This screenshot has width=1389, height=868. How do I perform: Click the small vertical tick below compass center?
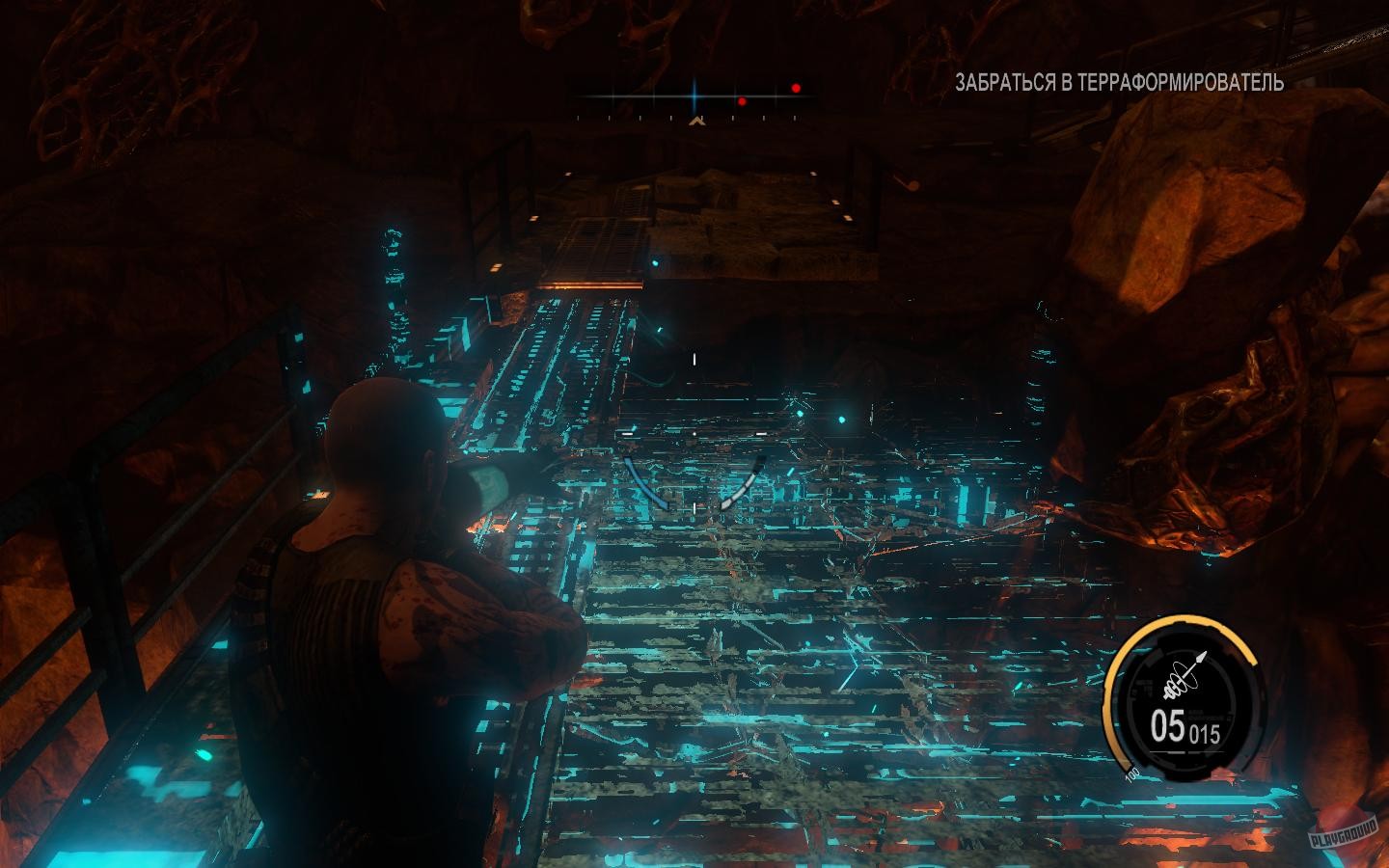[x=700, y=118]
